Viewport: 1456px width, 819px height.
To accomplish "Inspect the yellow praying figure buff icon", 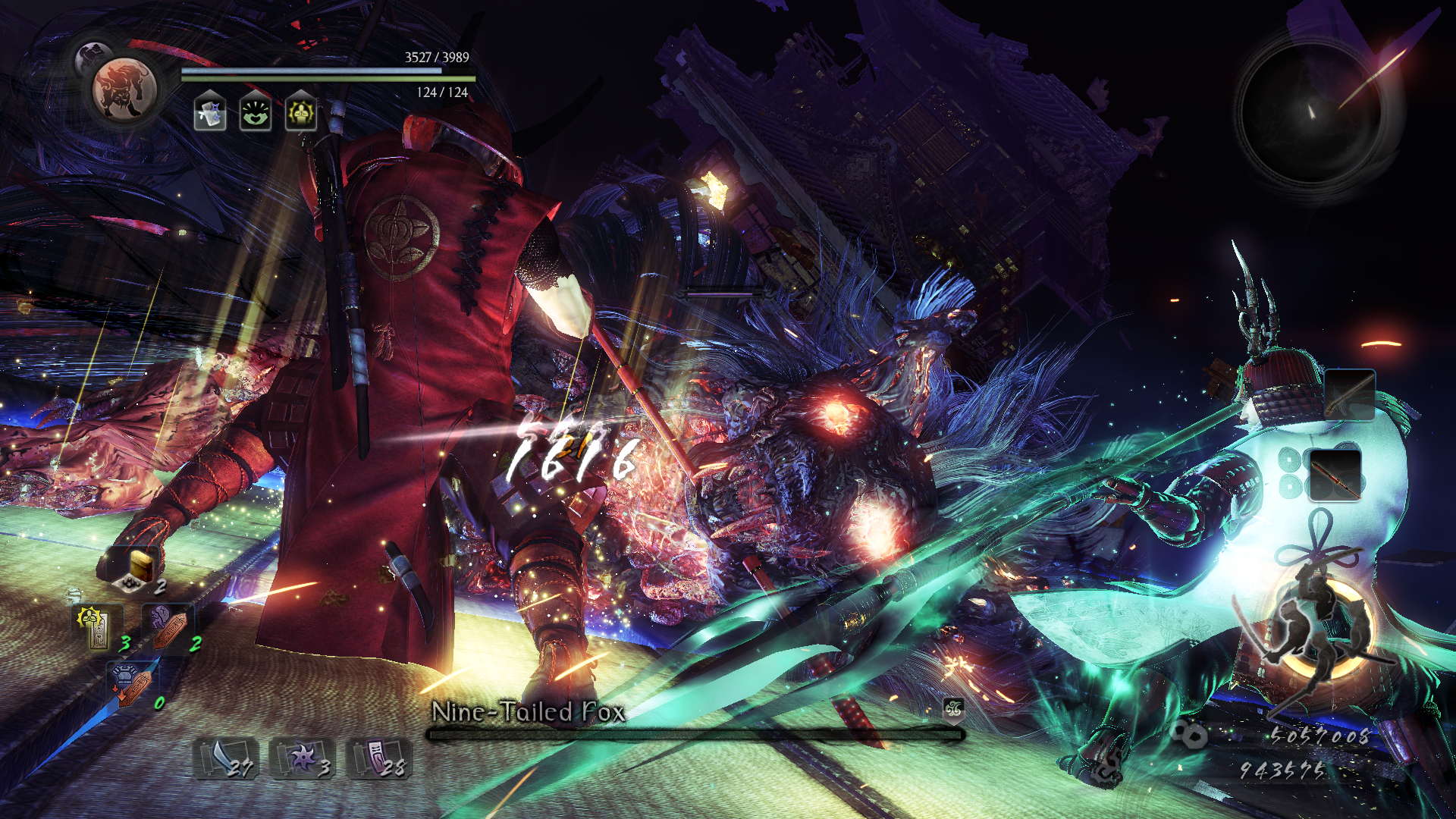I will [x=301, y=114].
